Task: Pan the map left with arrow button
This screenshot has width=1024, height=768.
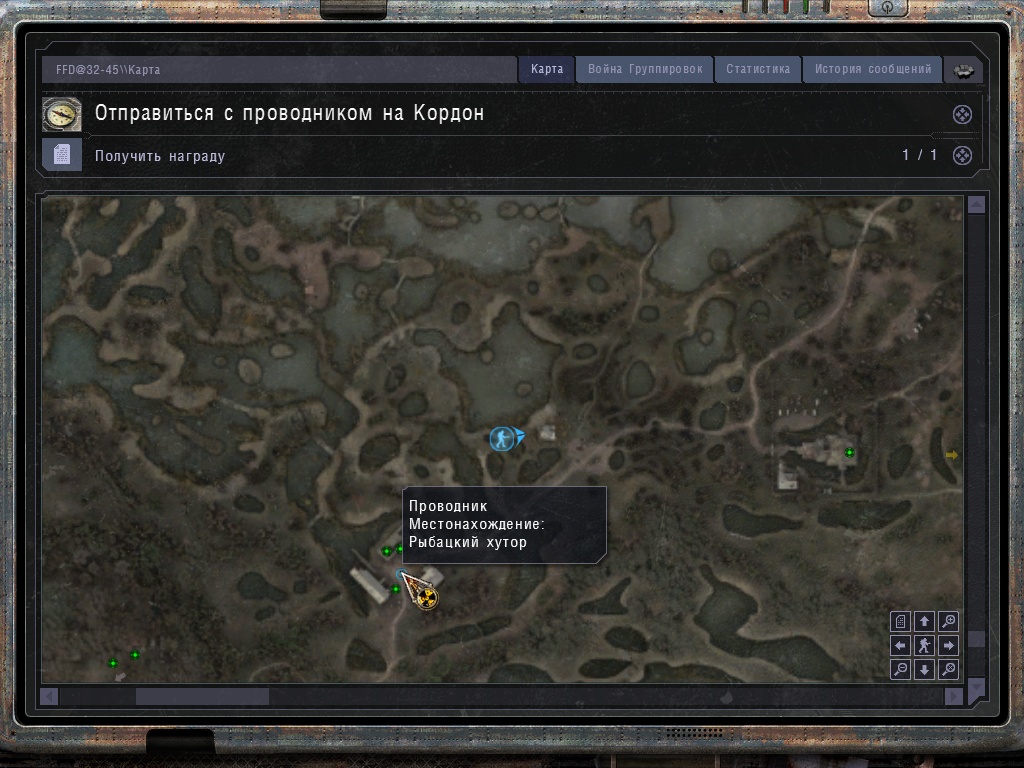Action: 901,646
